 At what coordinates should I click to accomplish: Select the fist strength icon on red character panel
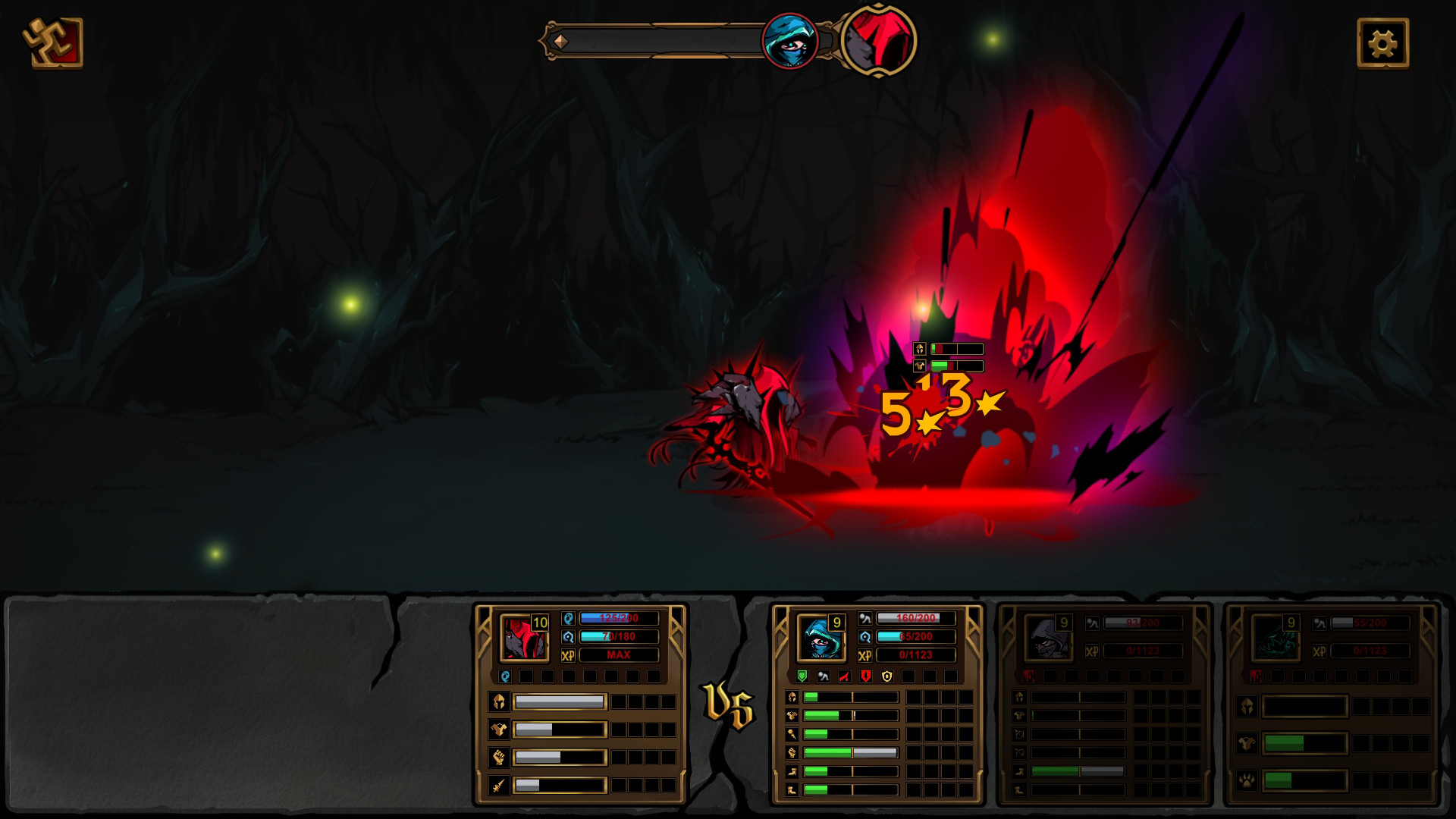click(499, 757)
